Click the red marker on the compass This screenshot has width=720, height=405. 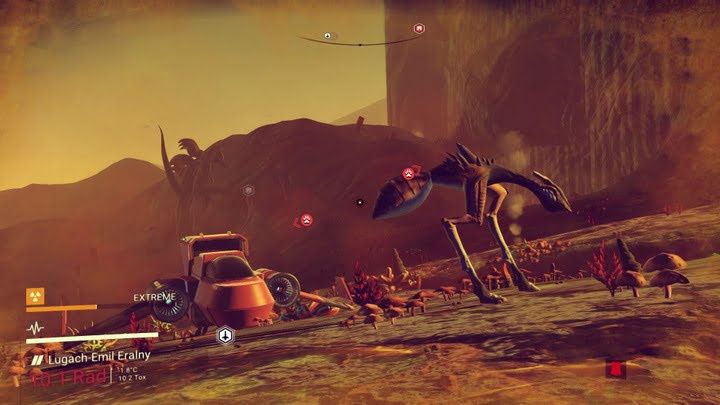419,28
